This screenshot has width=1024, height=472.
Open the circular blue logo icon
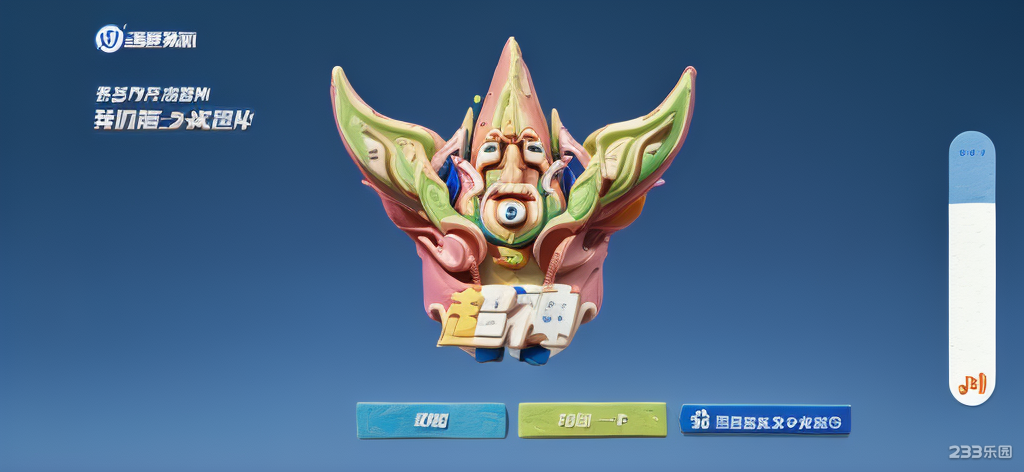[108, 39]
